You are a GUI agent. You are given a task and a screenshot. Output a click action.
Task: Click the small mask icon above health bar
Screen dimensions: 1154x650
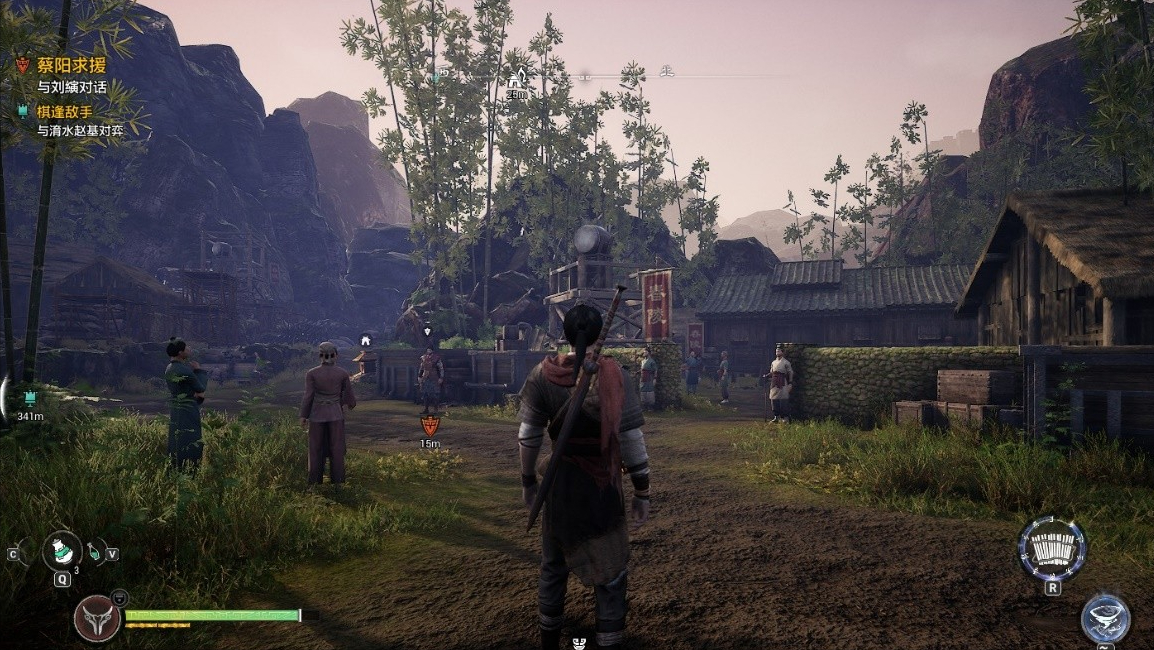click(119, 597)
